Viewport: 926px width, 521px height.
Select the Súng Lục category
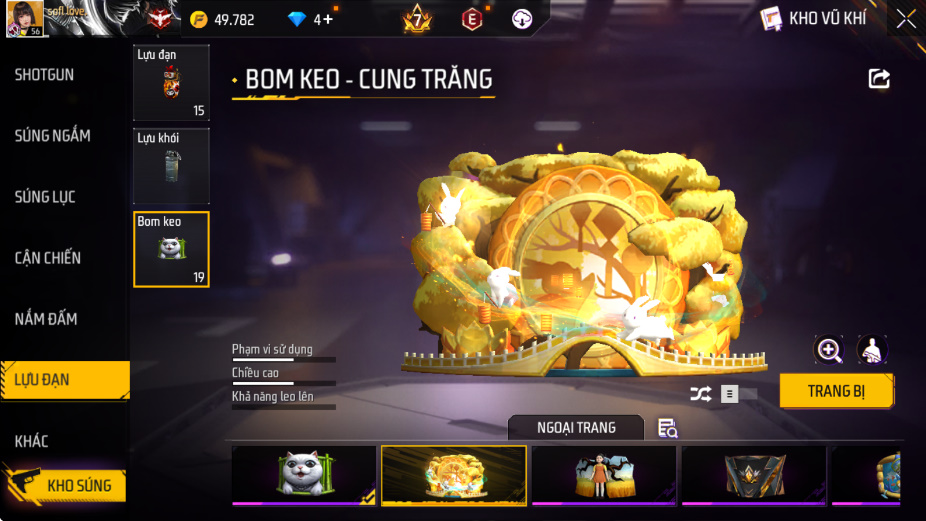click(45, 197)
